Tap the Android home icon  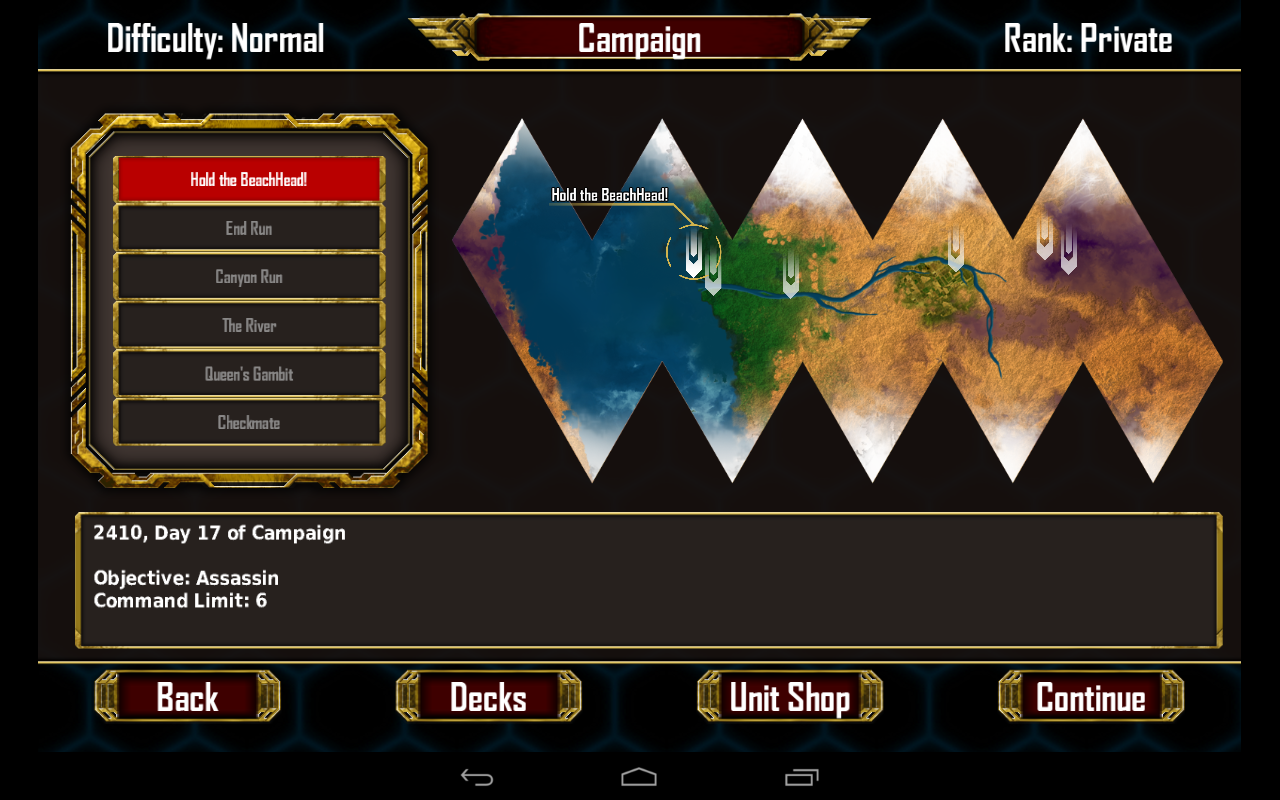(639, 776)
